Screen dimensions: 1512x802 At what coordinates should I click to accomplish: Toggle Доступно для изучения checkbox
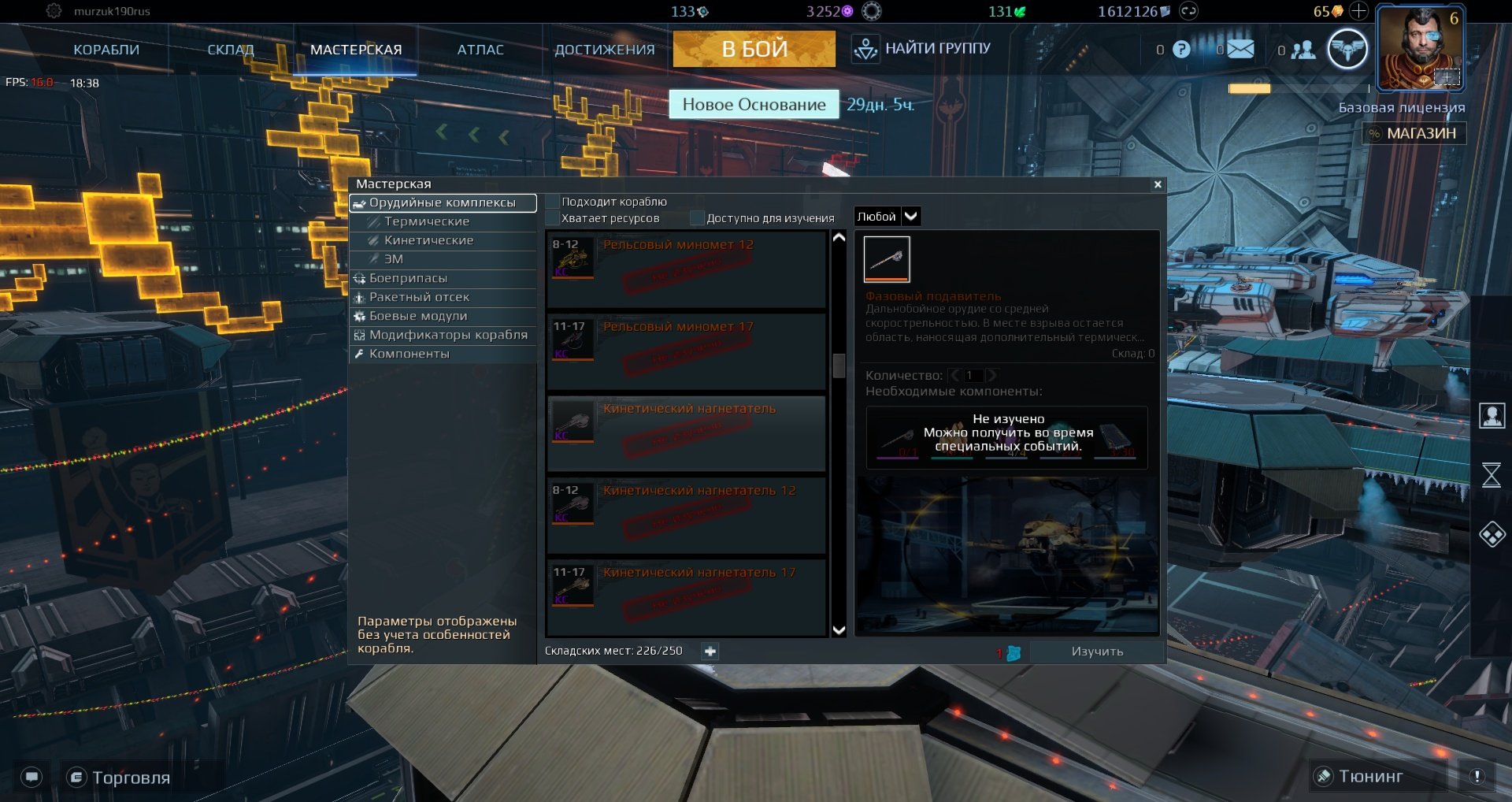point(697,218)
